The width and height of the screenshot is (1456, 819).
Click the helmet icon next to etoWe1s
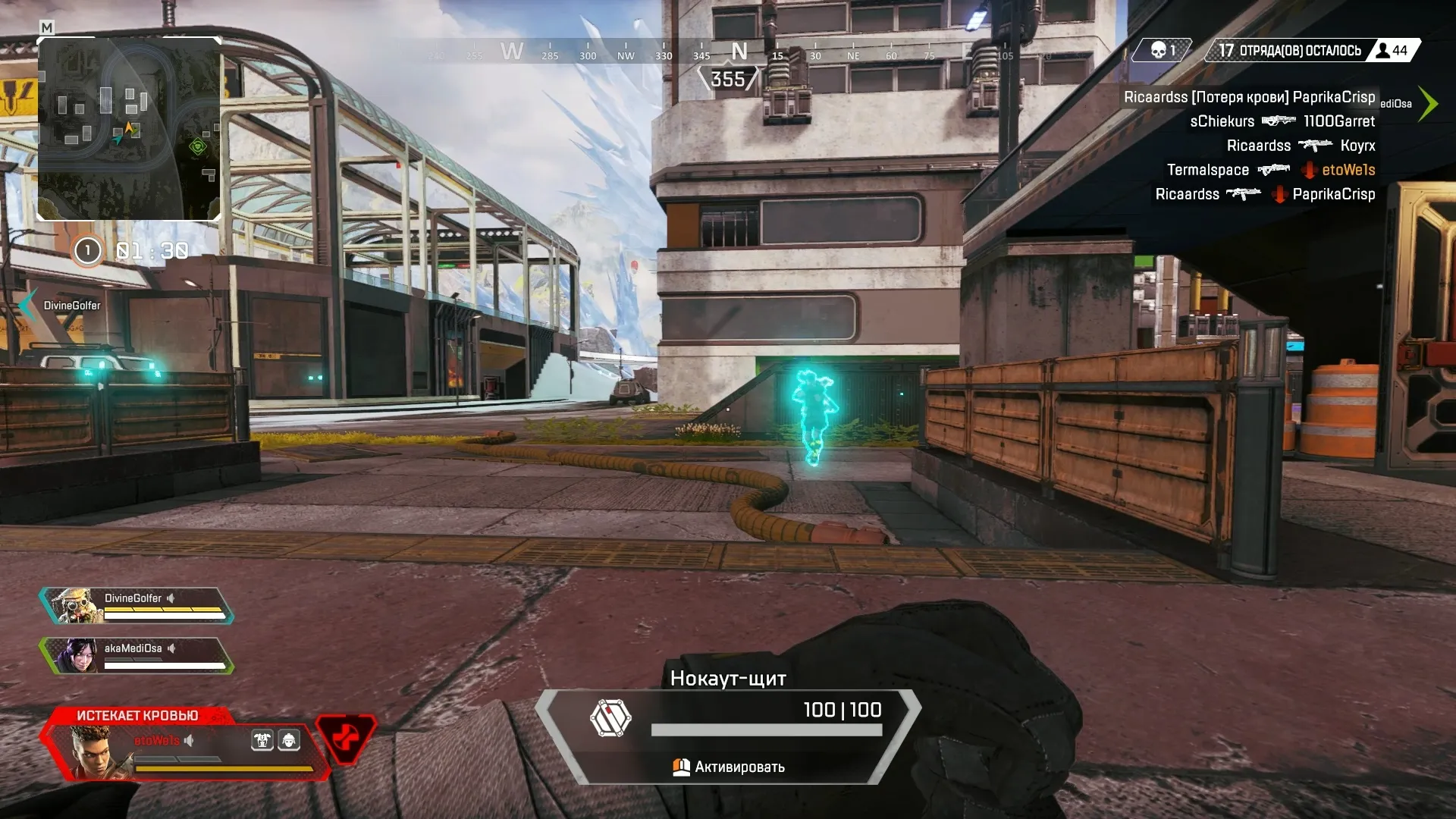pyautogui.click(x=290, y=741)
